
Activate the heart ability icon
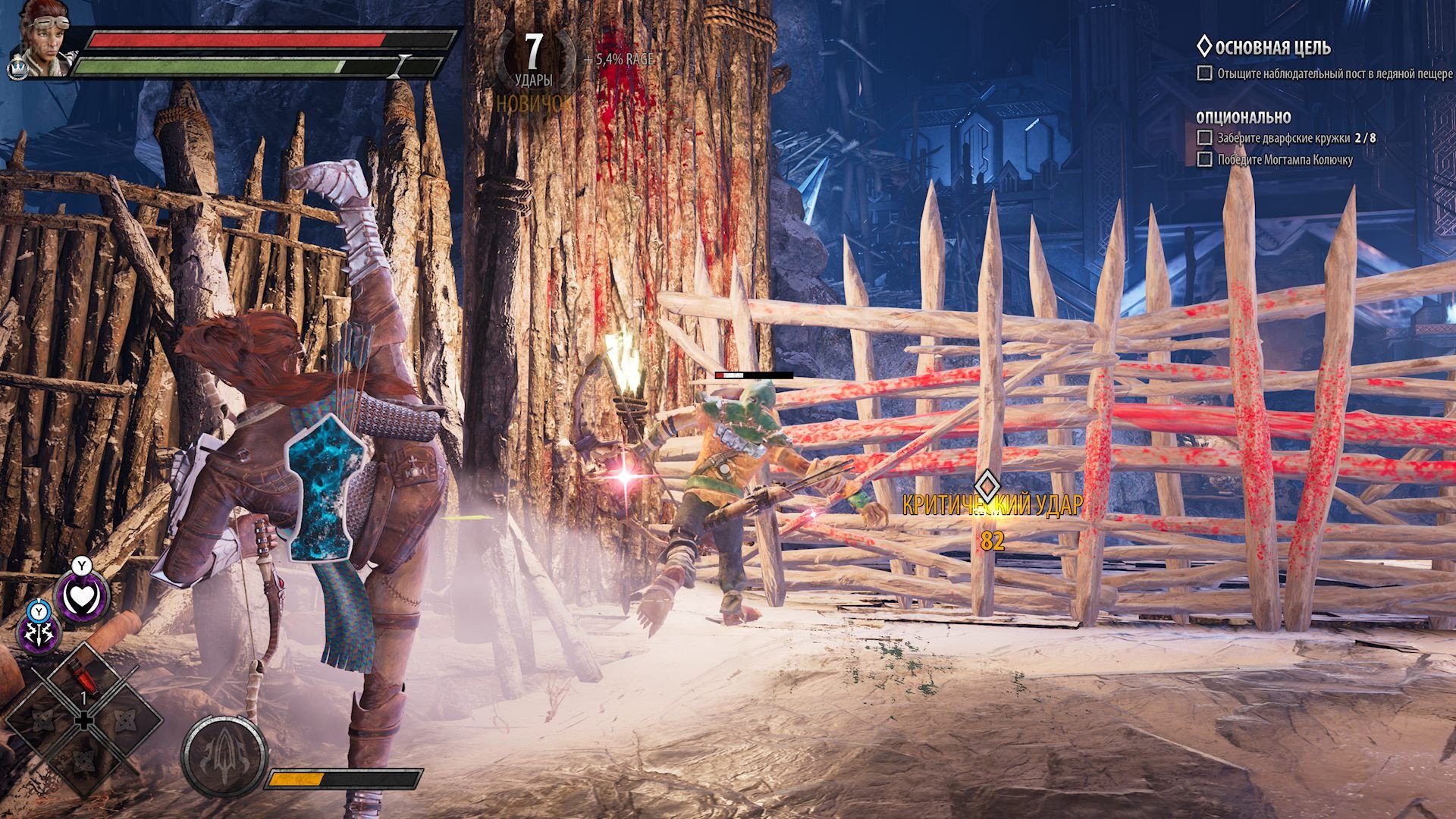81,598
